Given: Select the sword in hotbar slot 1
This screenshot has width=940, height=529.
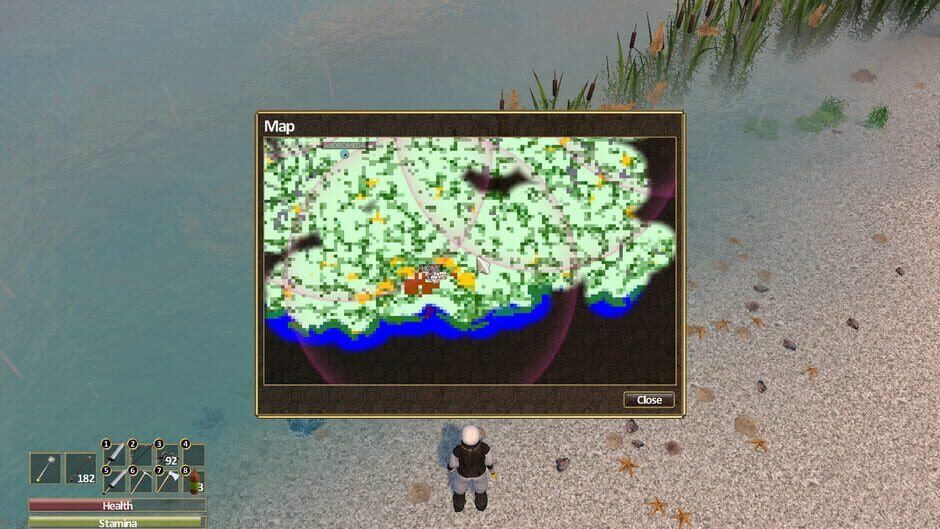Looking at the screenshot, I should [x=116, y=455].
